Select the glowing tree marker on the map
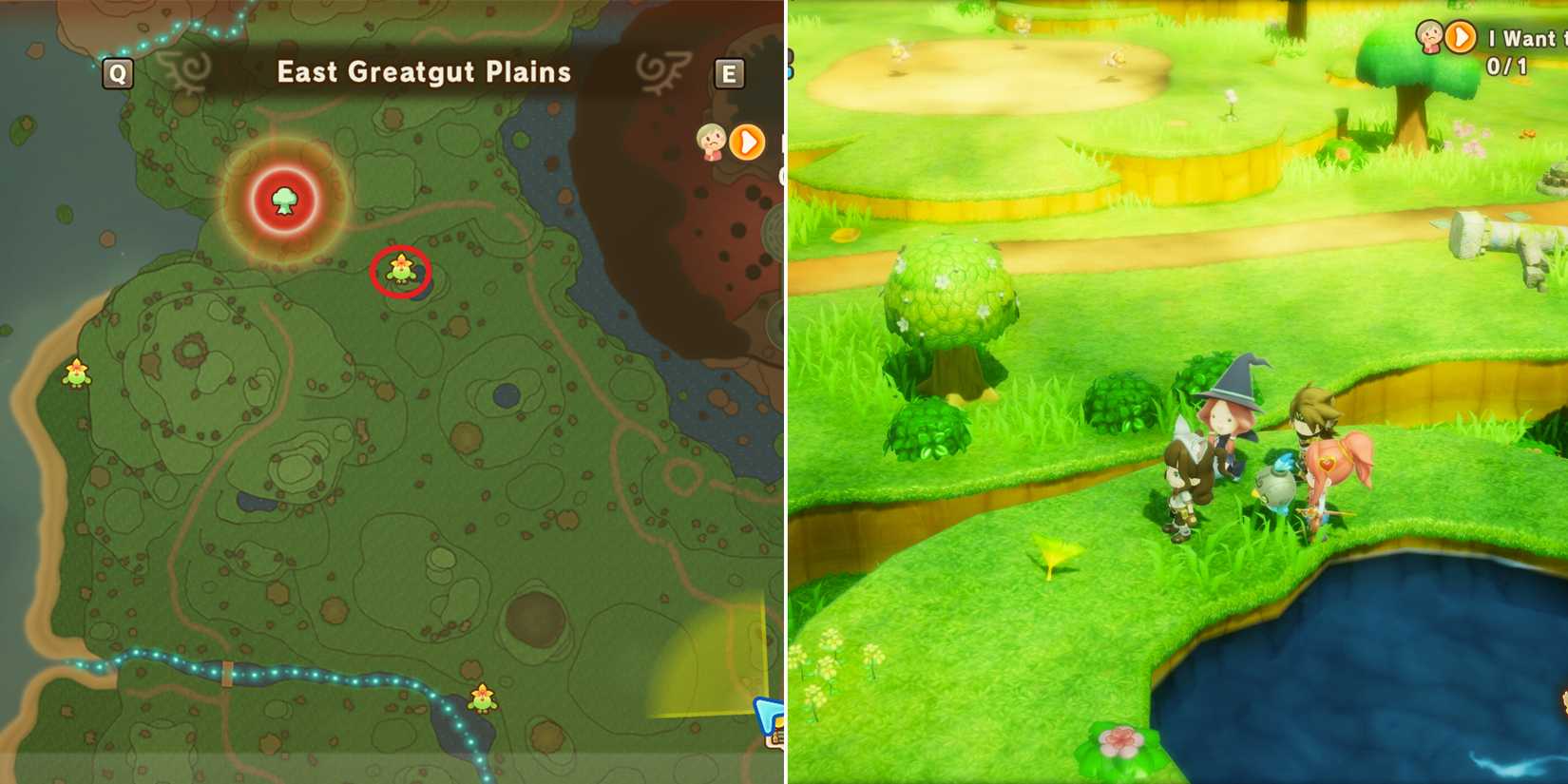The height and width of the screenshot is (784, 1568). [x=283, y=202]
